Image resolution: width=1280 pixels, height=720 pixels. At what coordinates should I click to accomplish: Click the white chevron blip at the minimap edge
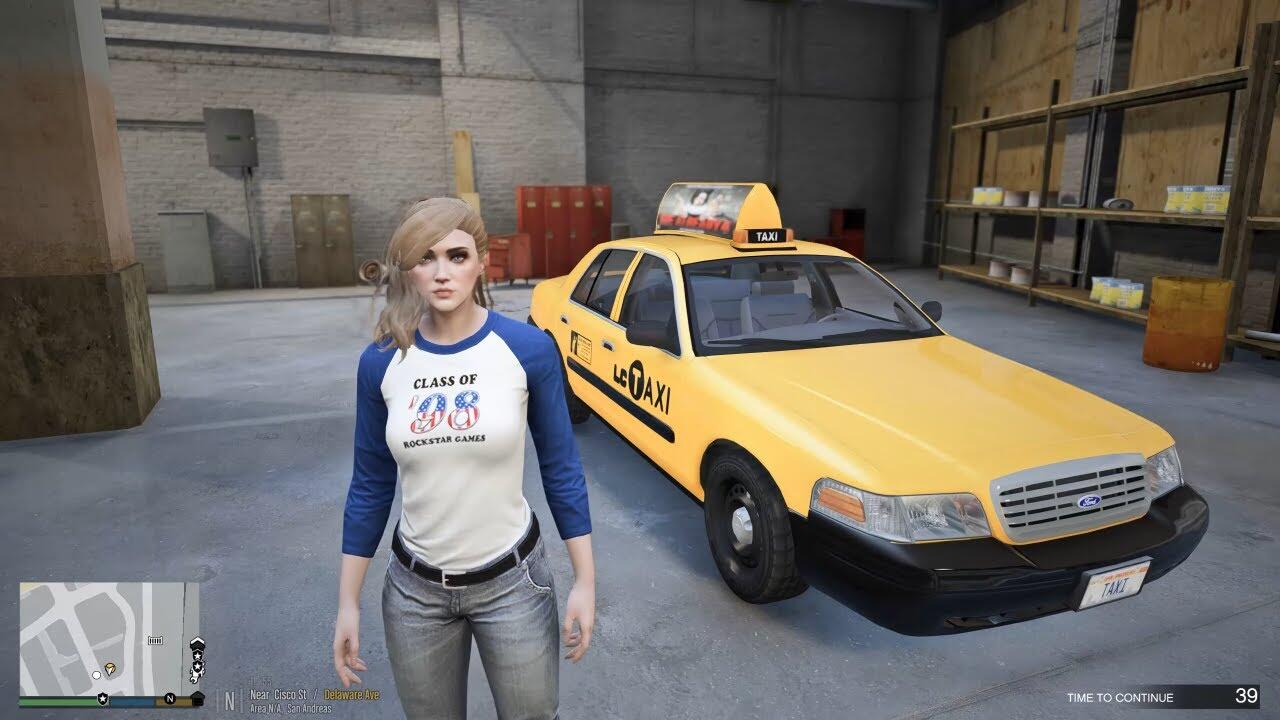coord(197,643)
